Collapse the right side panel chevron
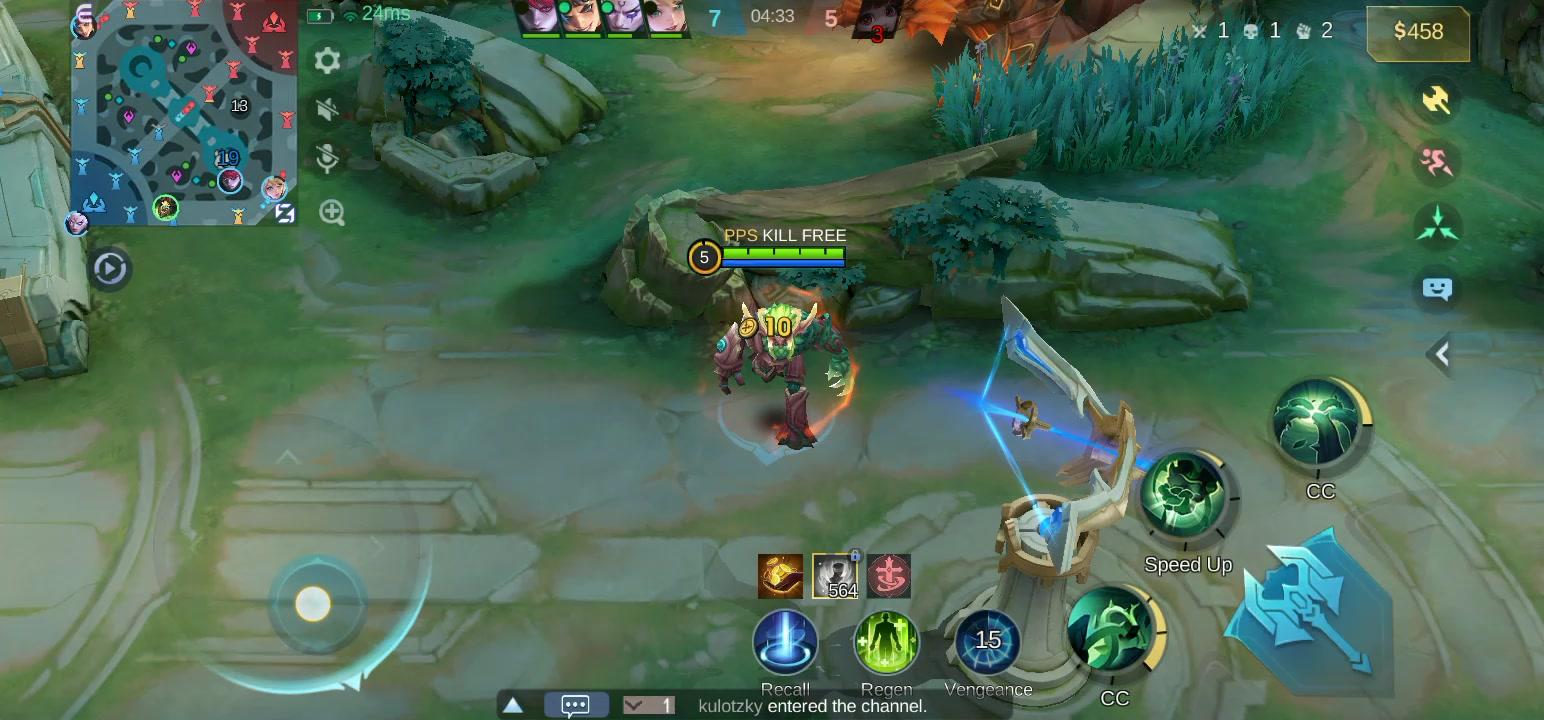This screenshot has width=1544, height=720. pos(1441,354)
